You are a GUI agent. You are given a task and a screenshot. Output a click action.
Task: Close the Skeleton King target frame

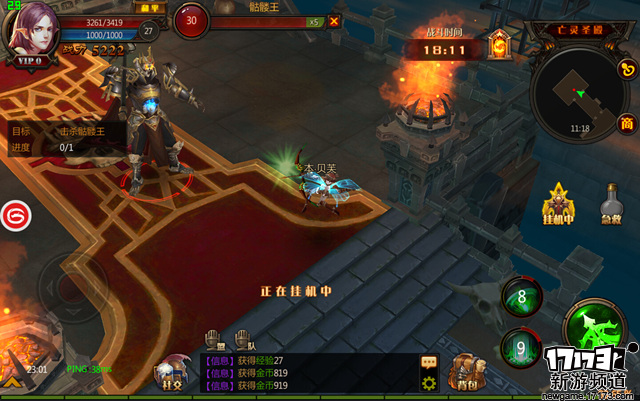point(334,20)
